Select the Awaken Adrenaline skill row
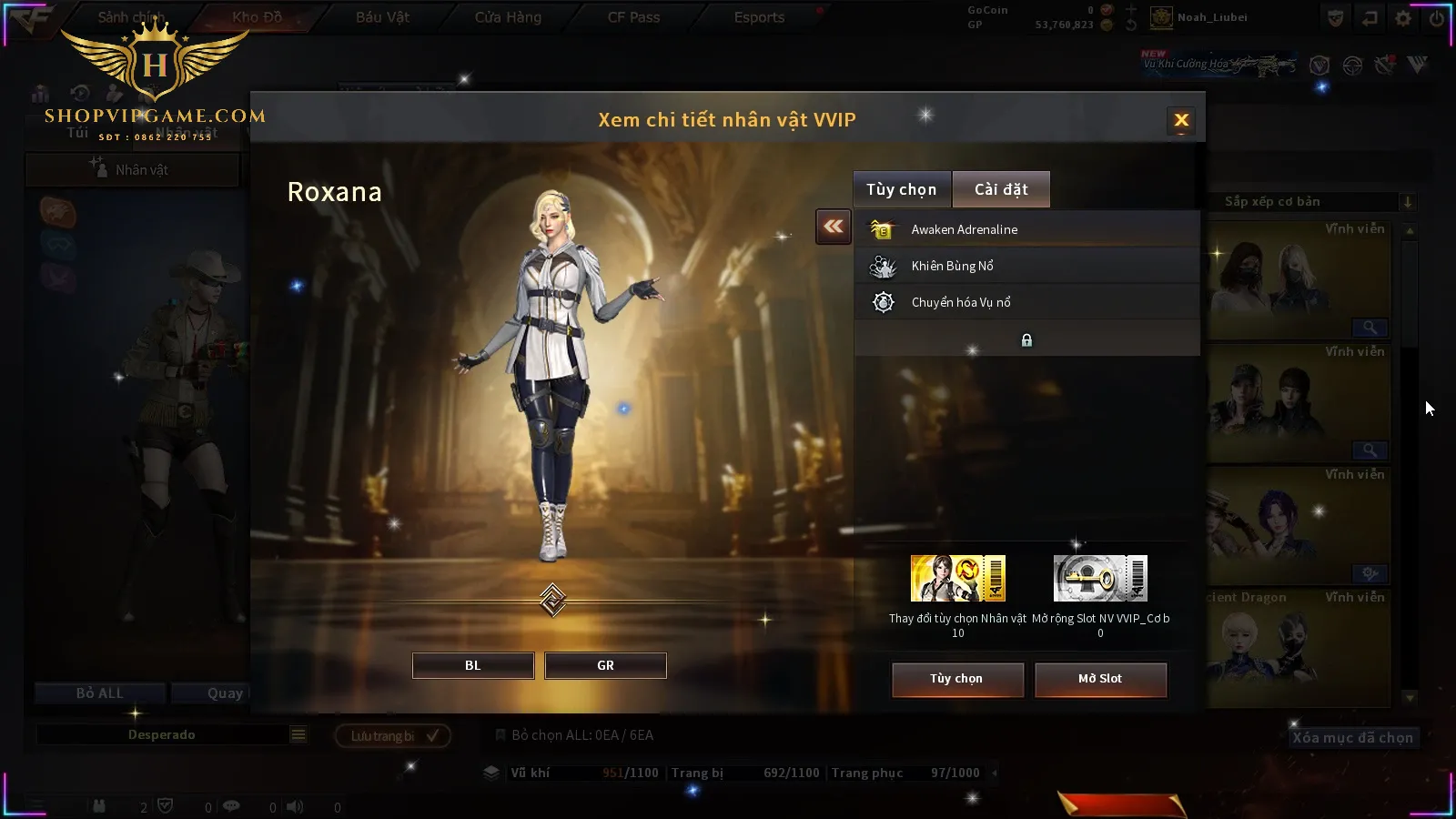This screenshot has height=819, width=1456. pos(1026,229)
